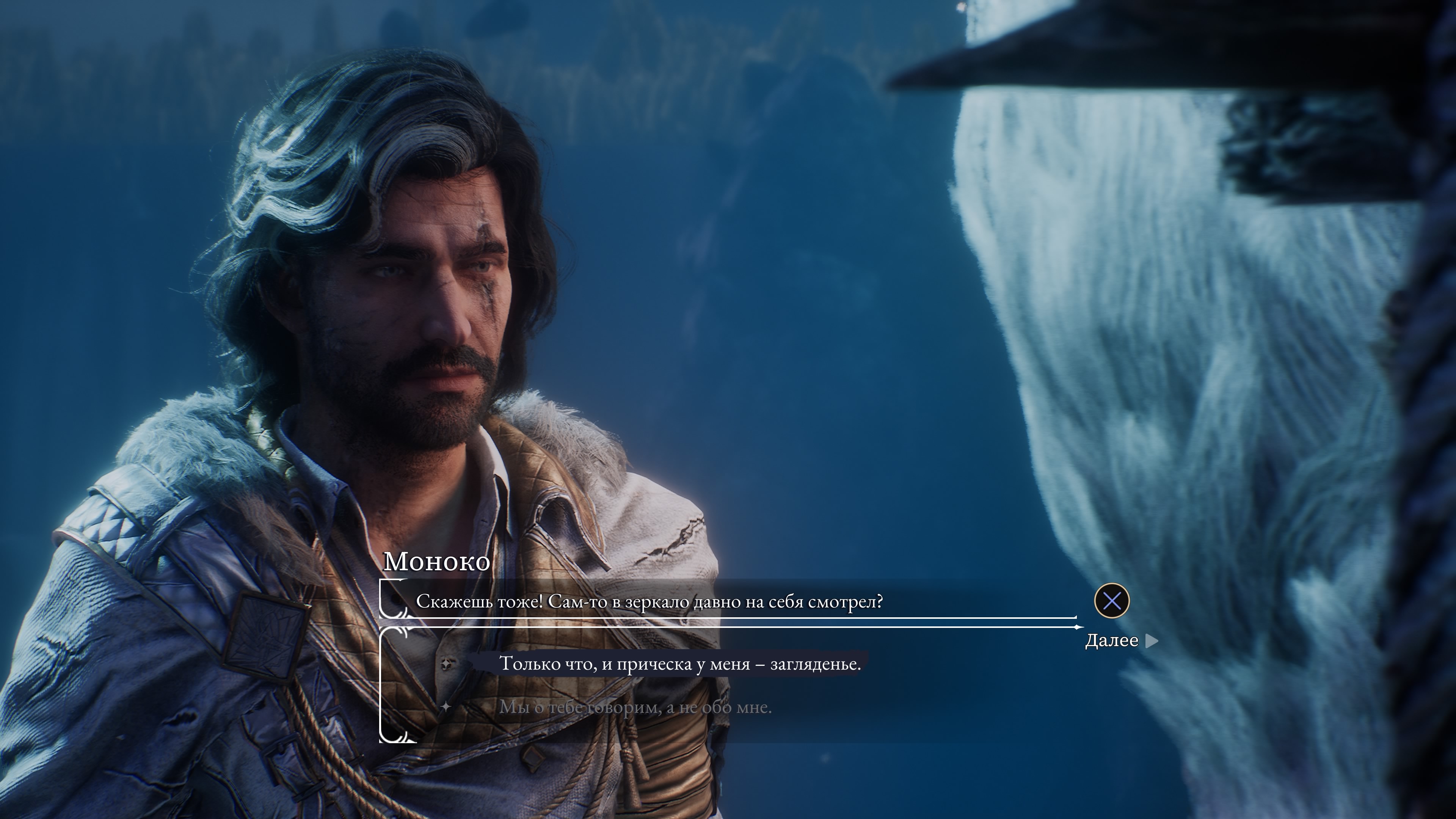Select reply "Мы о тебе говорим, а не обо мне."
Screen dimensions: 1456x819
635,707
